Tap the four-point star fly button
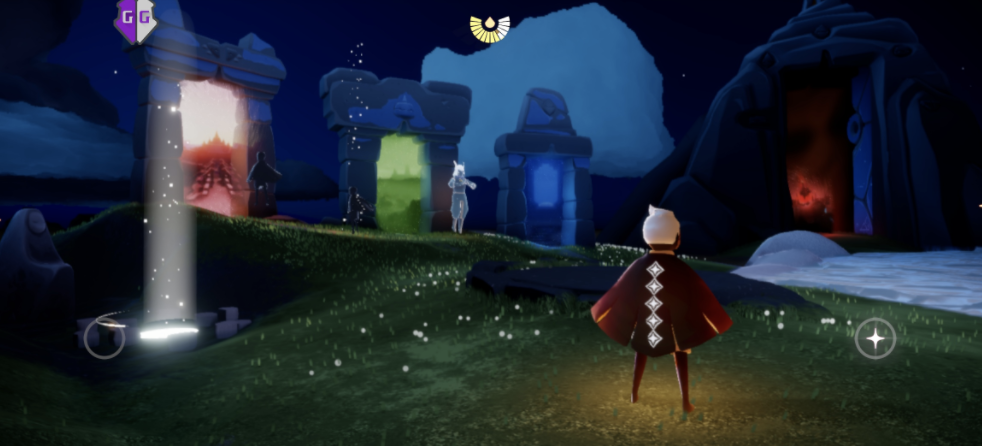982x446 pixels. pyautogui.click(x=875, y=338)
